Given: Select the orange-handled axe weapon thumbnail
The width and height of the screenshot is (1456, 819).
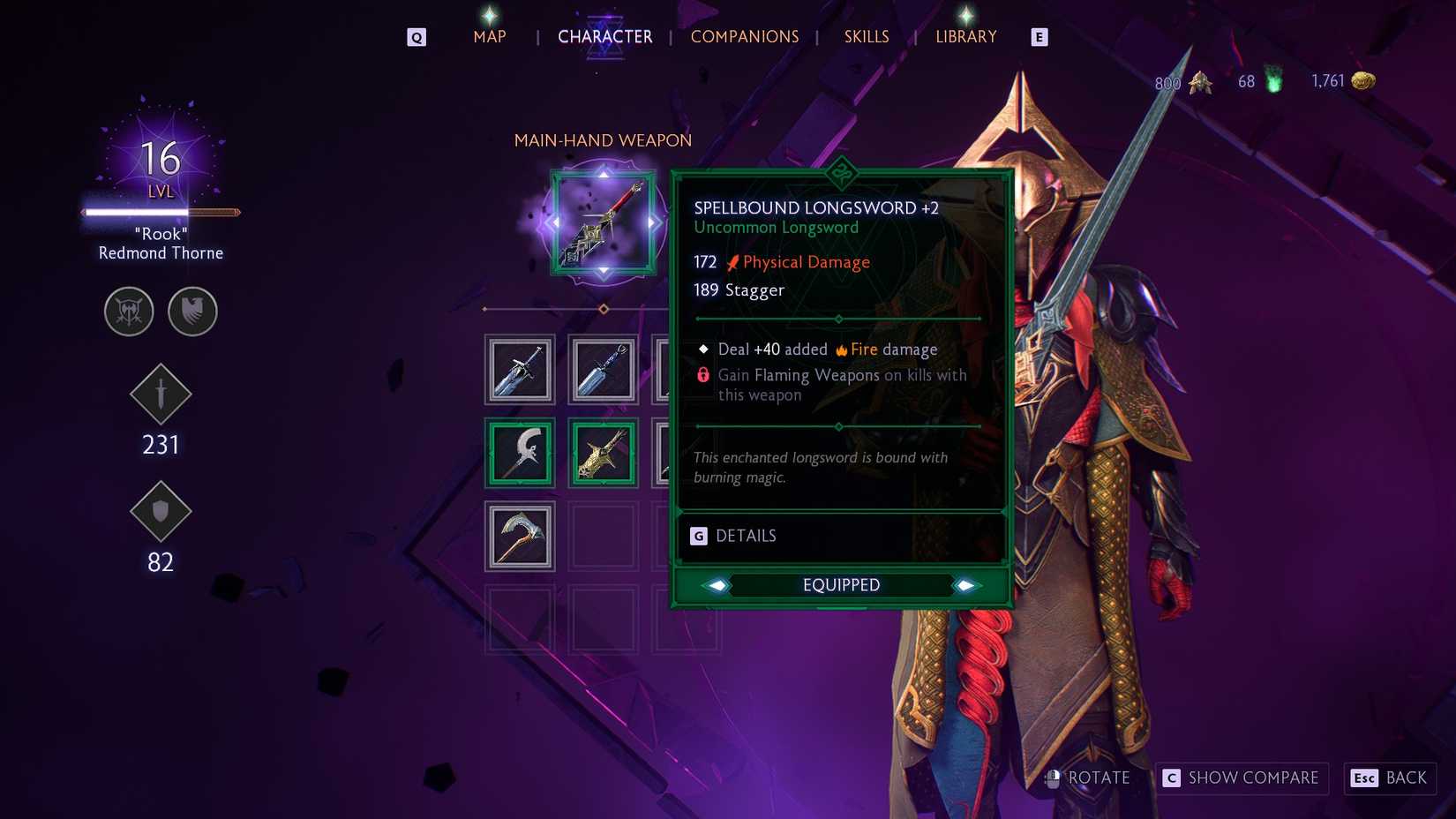Looking at the screenshot, I should [x=519, y=537].
